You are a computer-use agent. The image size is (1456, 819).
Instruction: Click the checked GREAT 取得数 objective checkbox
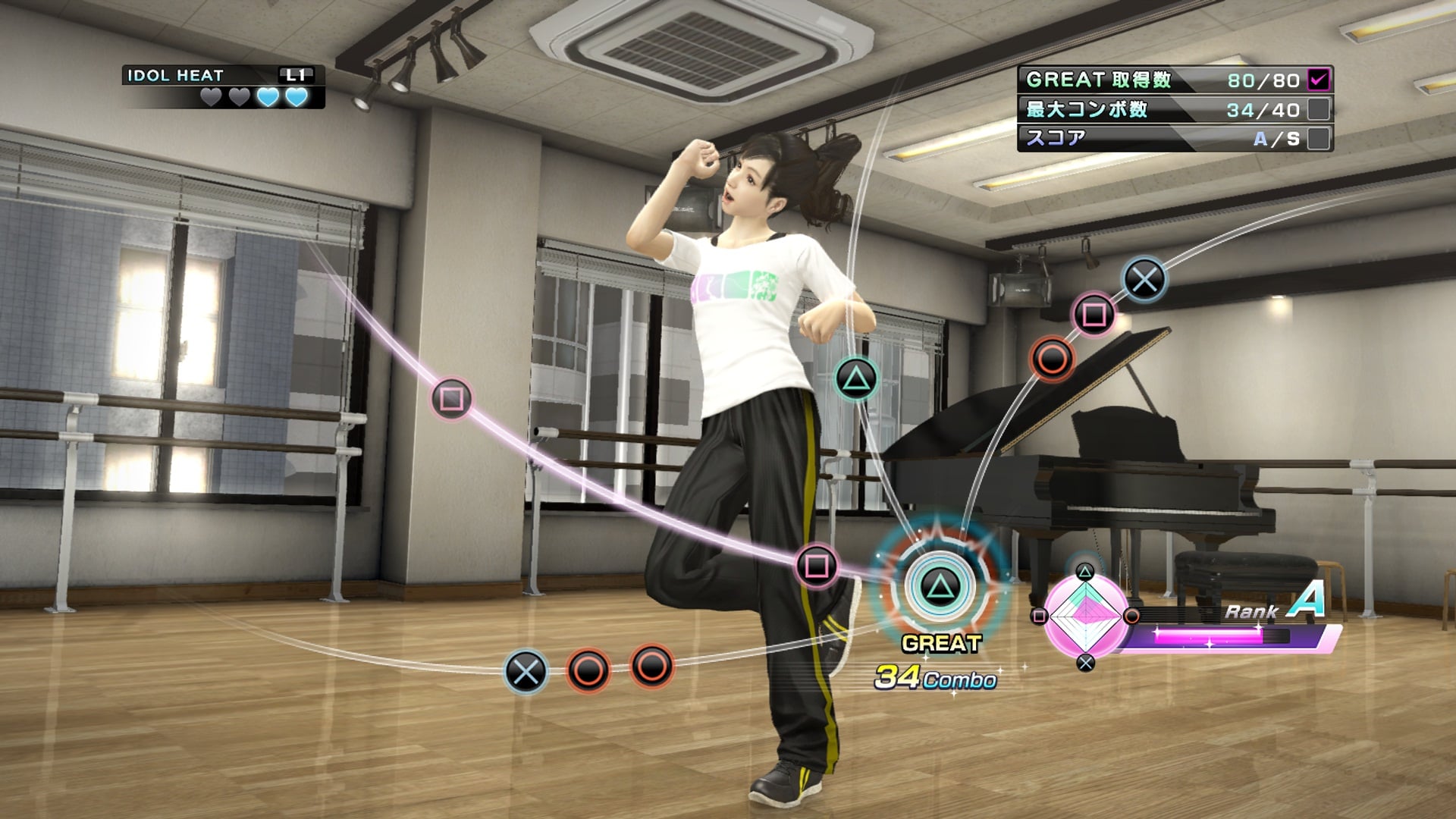(x=1319, y=79)
